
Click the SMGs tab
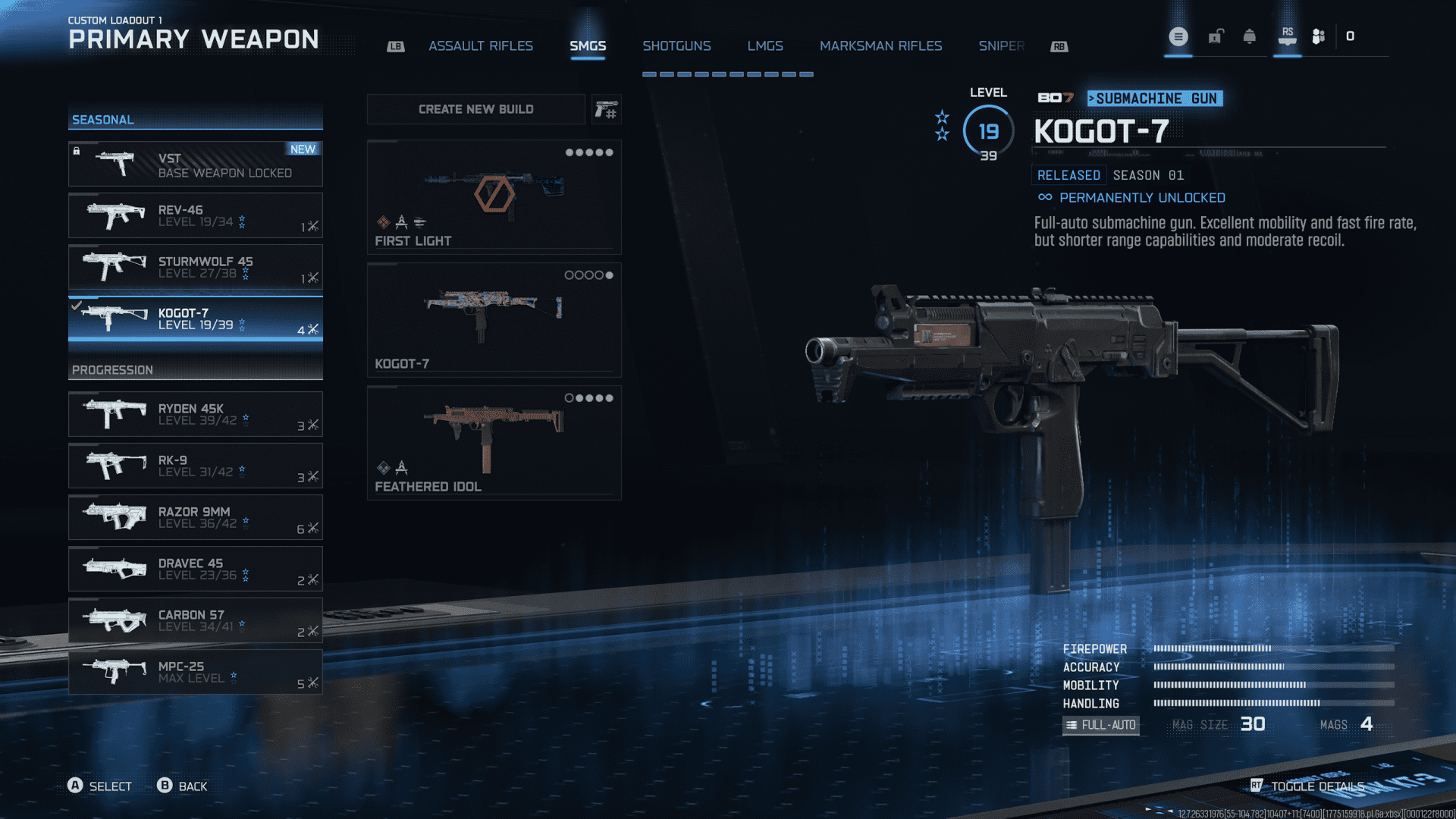pyautogui.click(x=588, y=46)
